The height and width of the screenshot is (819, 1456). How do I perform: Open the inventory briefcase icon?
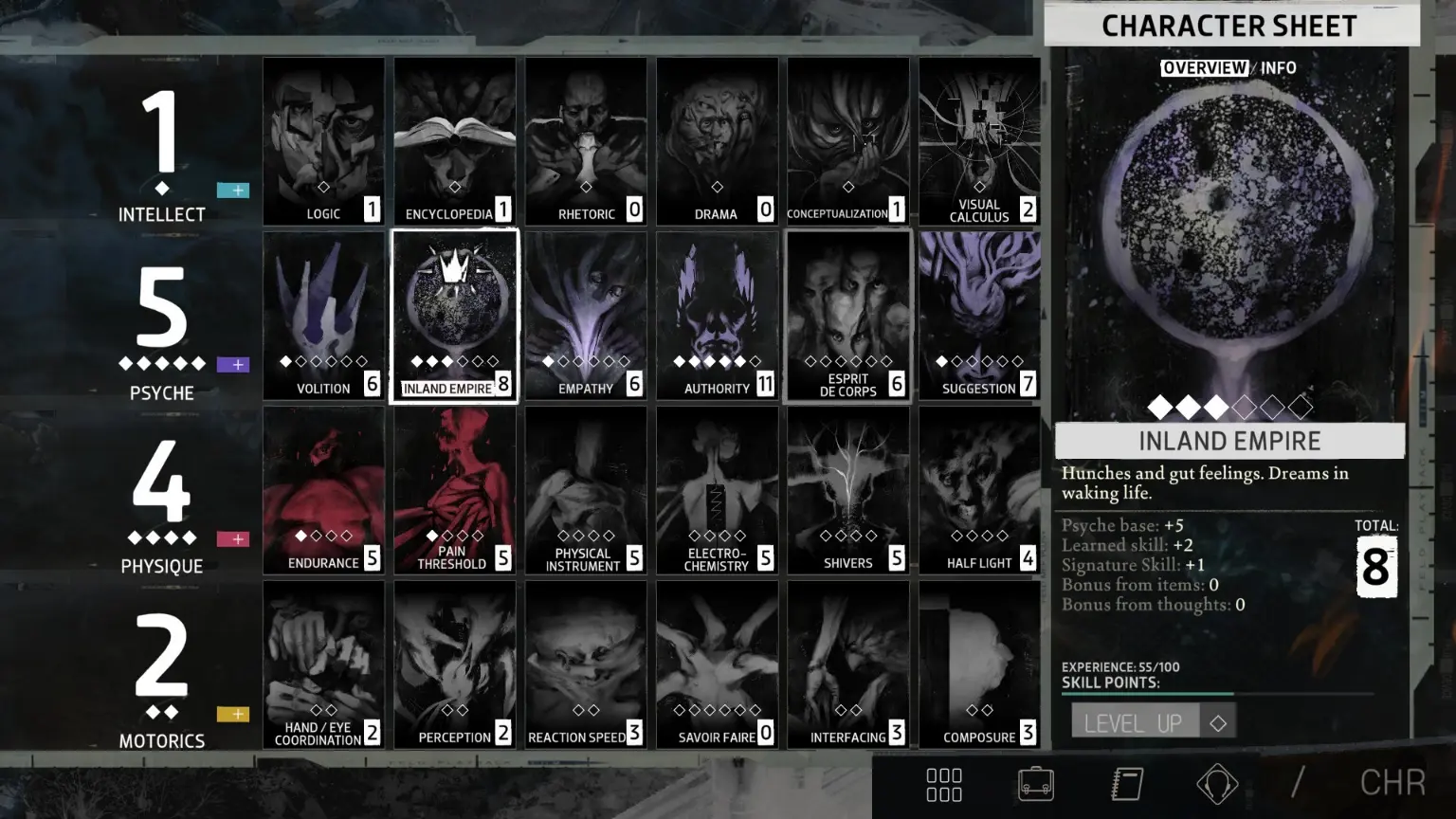point(1035,784)
